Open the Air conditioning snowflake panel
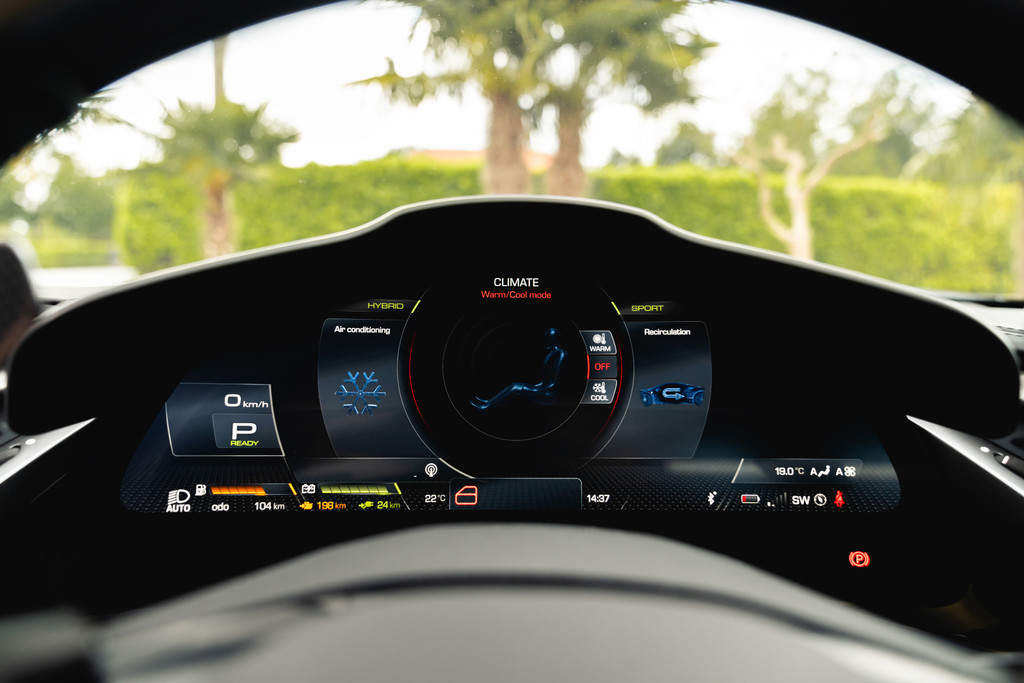 click(x=360, y=390)
